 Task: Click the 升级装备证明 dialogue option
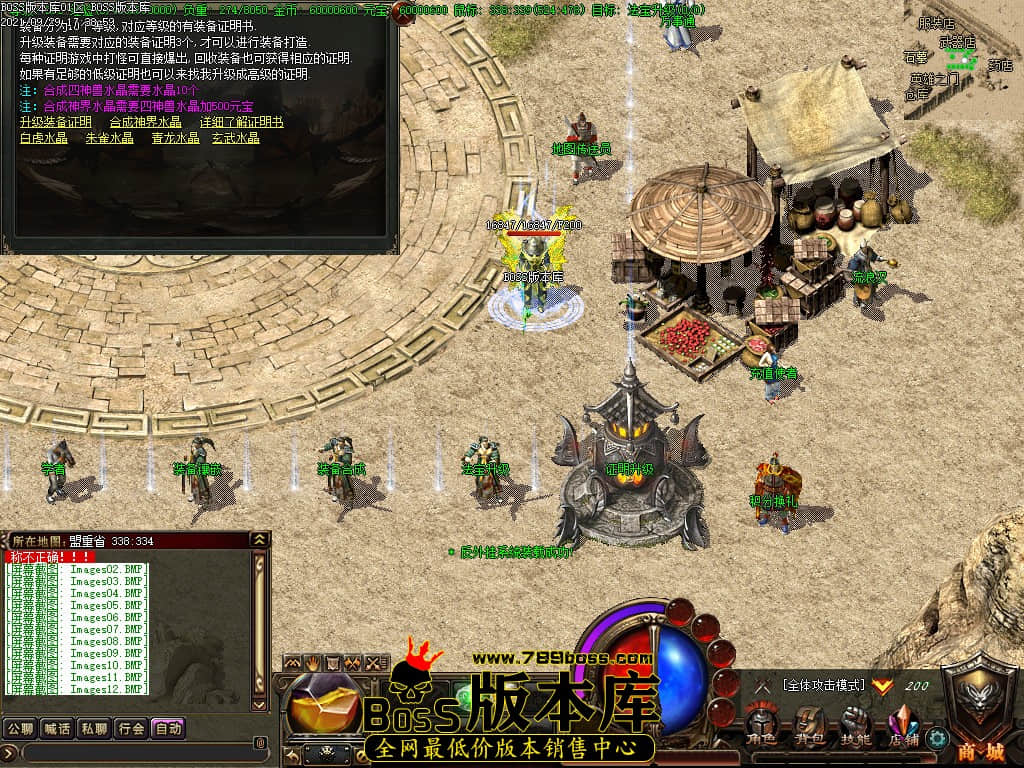point(55,122)
